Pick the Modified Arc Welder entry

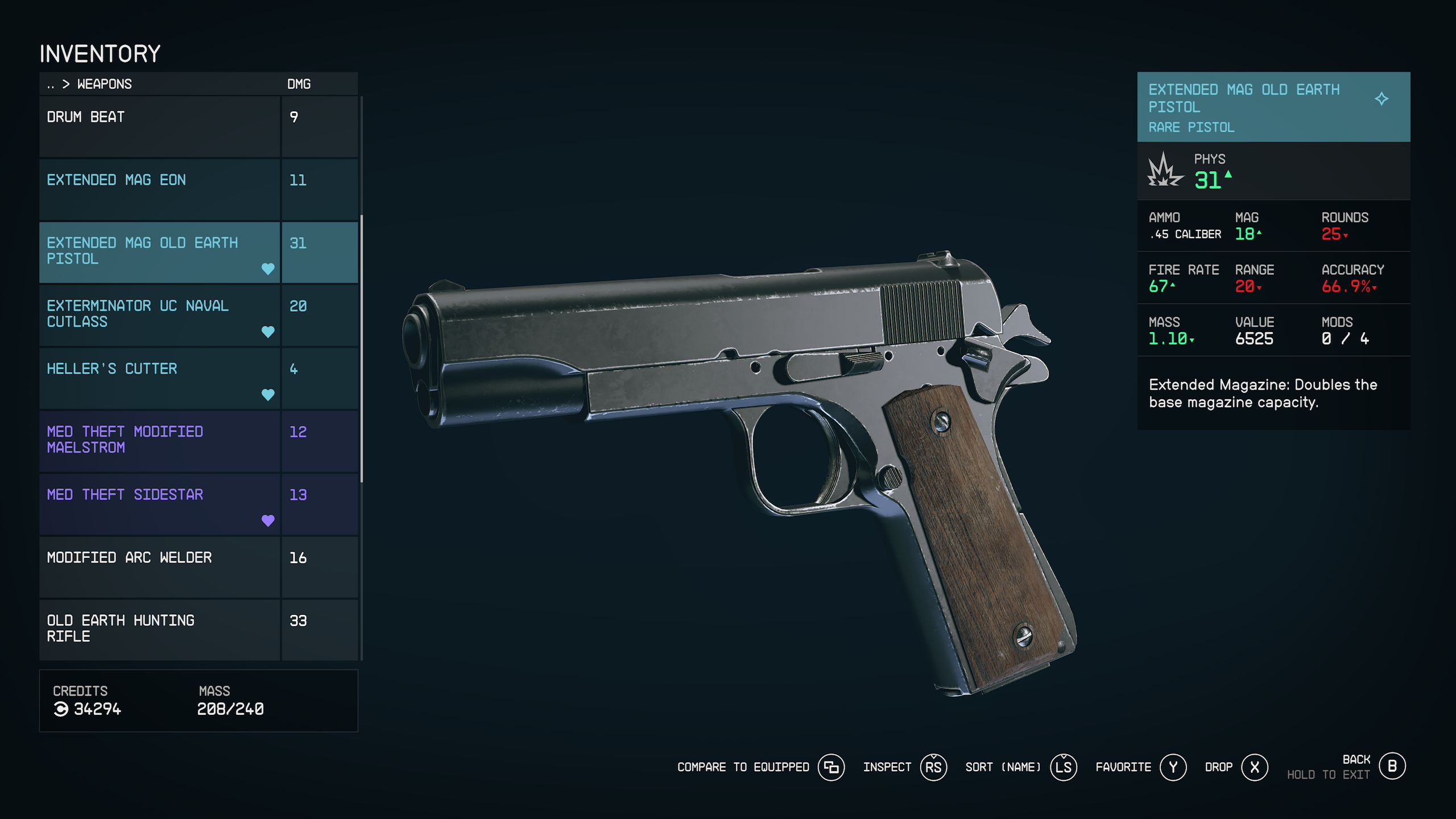(x=159, y=567)
